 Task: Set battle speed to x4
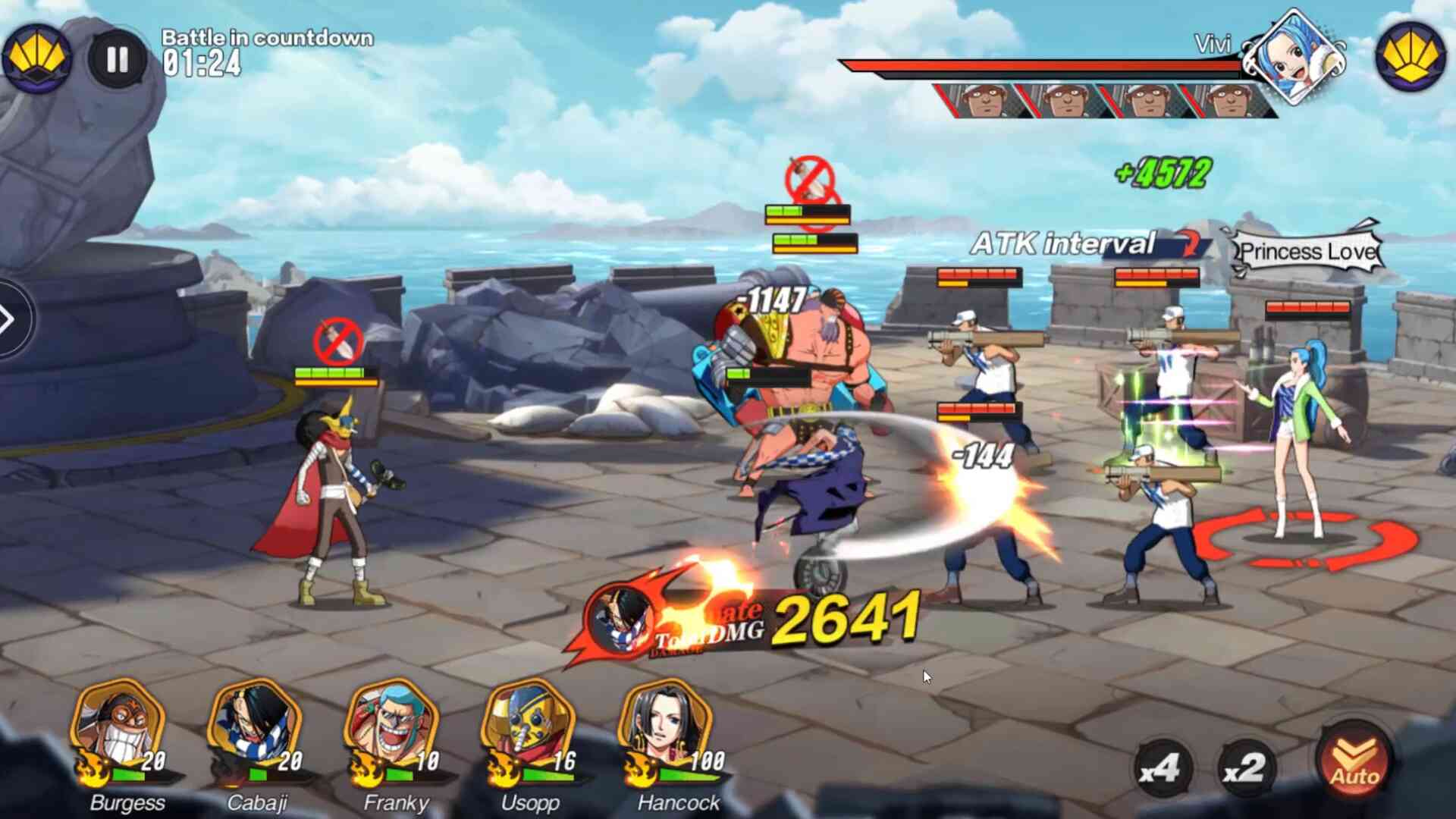(x=1160, y=769)
